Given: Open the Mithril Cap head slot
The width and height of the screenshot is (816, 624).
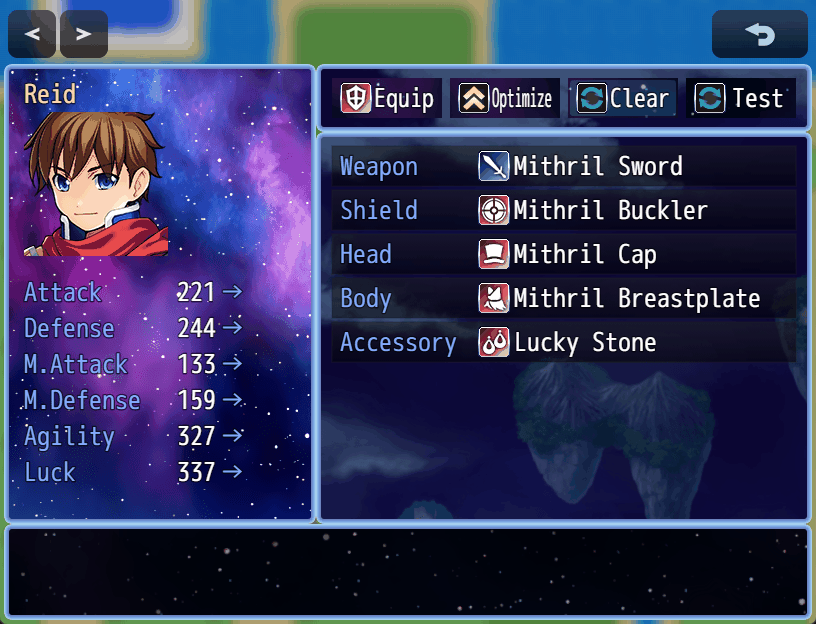Looking at the screenshot, I should [565, 254].
